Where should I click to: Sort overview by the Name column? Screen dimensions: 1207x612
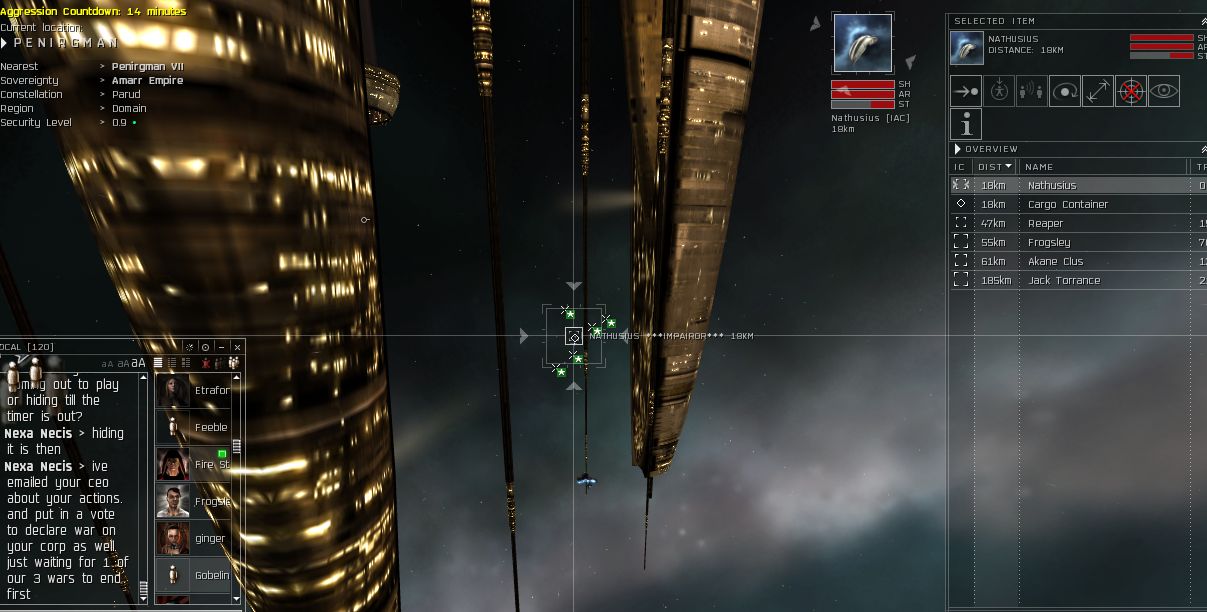(x=1040, y=167)
